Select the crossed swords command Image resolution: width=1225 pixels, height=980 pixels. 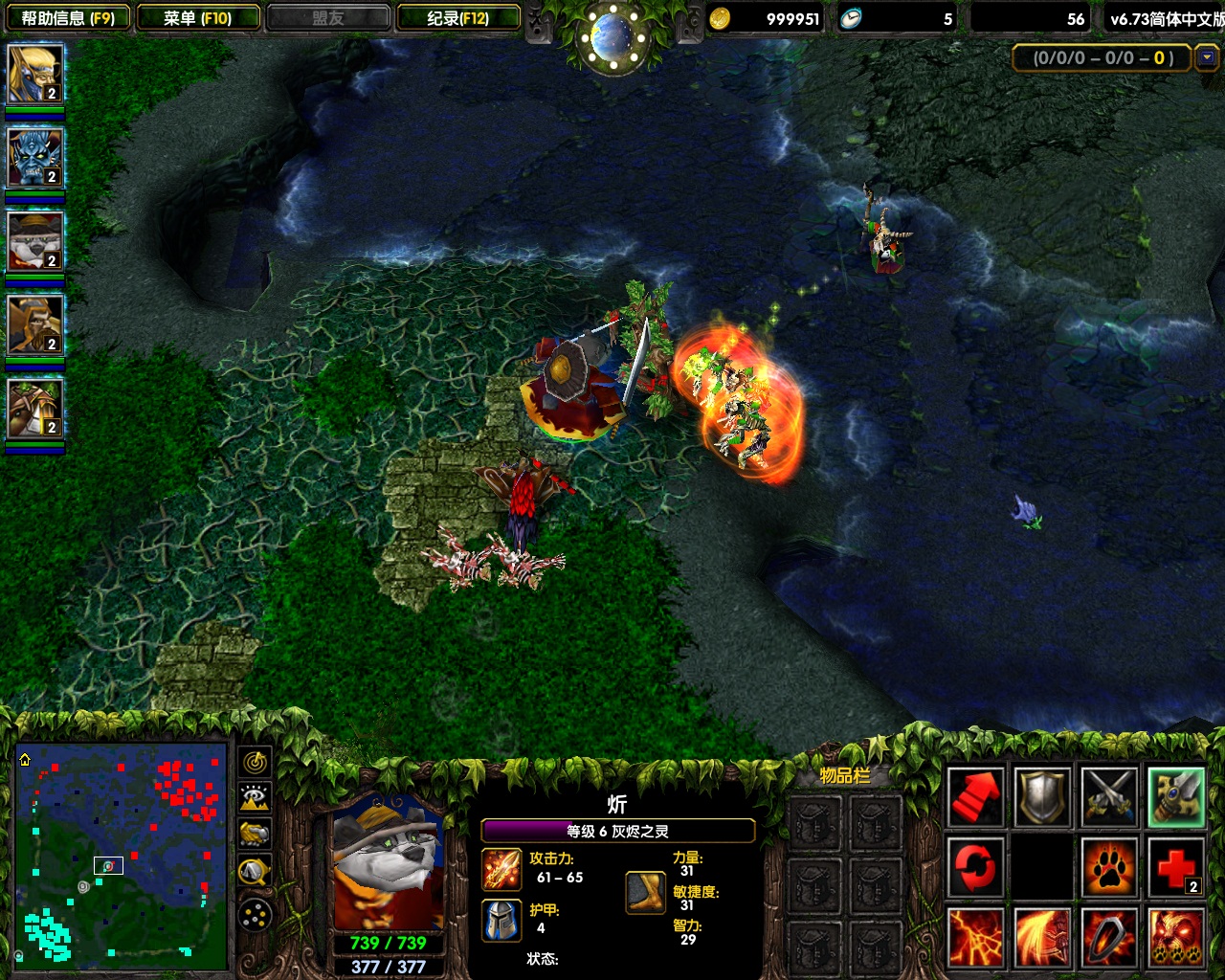(x=1109, y=796)
